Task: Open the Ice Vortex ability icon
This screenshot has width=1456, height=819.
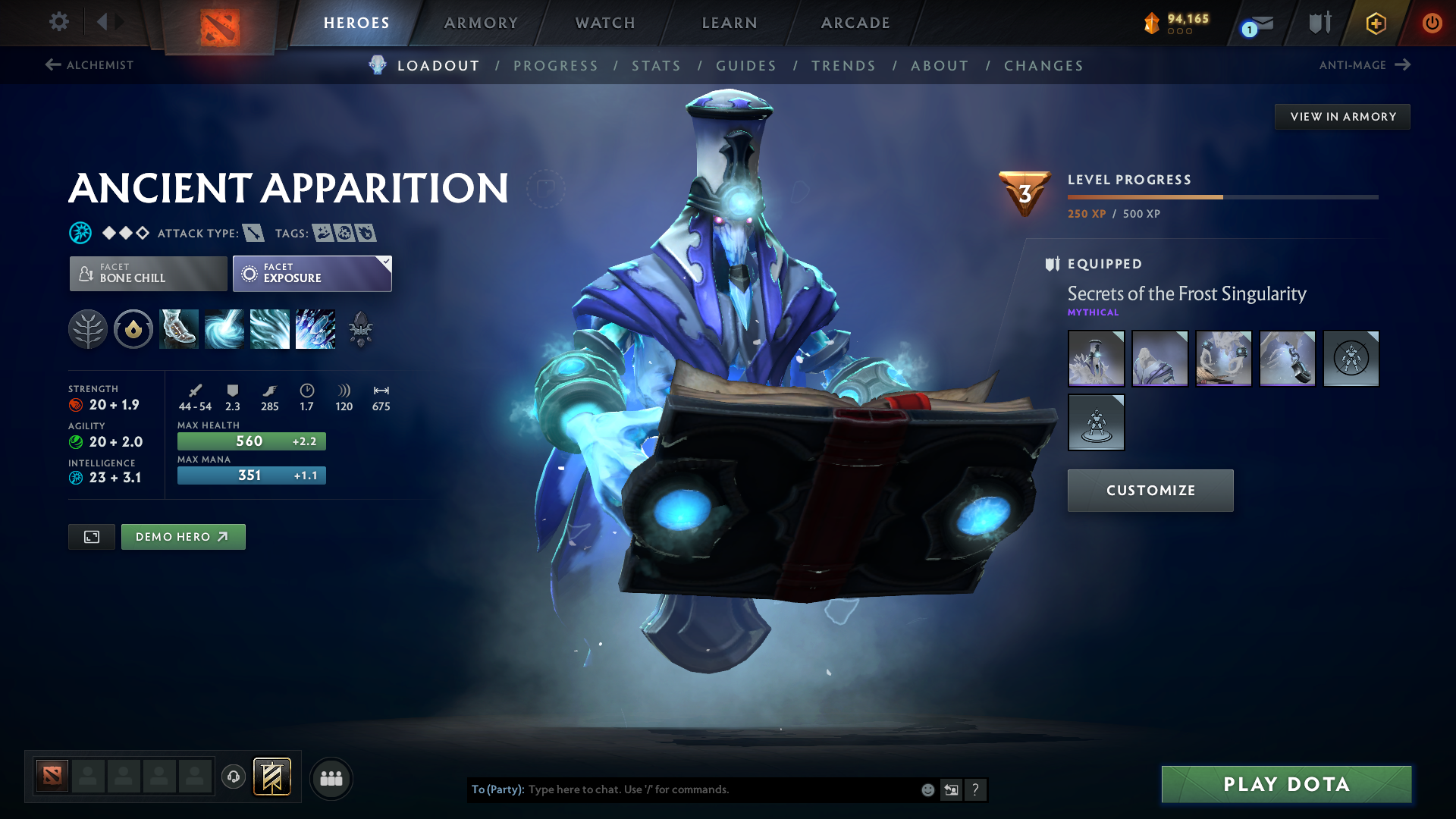Action: [x=224, y=329]
